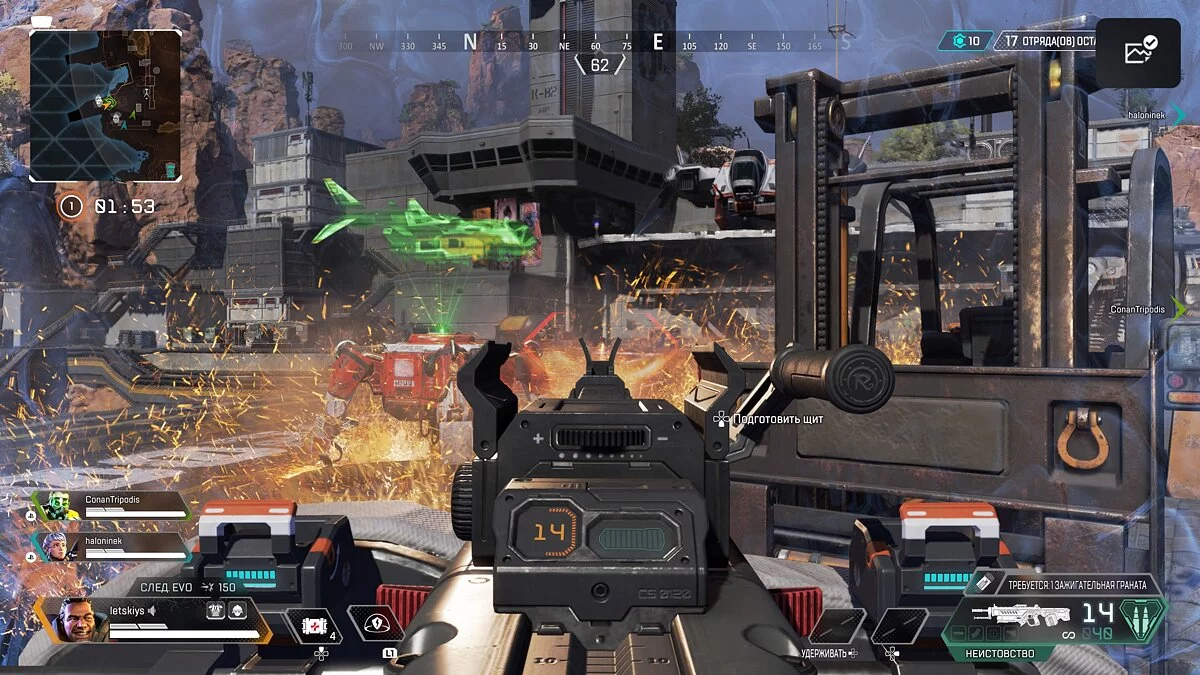
Task: Click the kill counter icon
Action: 959,41
